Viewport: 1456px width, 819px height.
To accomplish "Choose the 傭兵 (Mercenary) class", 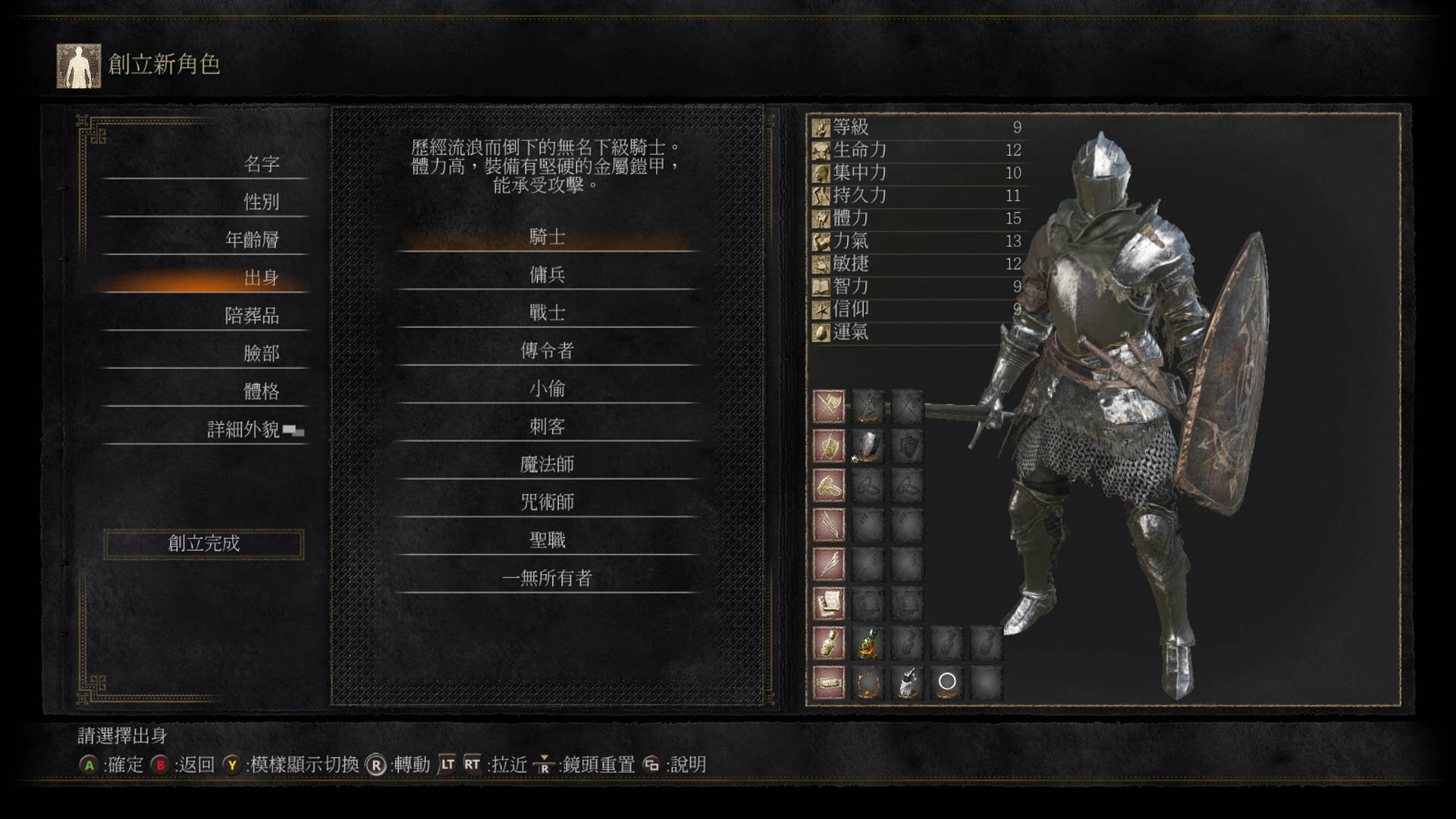I will click(x=547, y=275).
